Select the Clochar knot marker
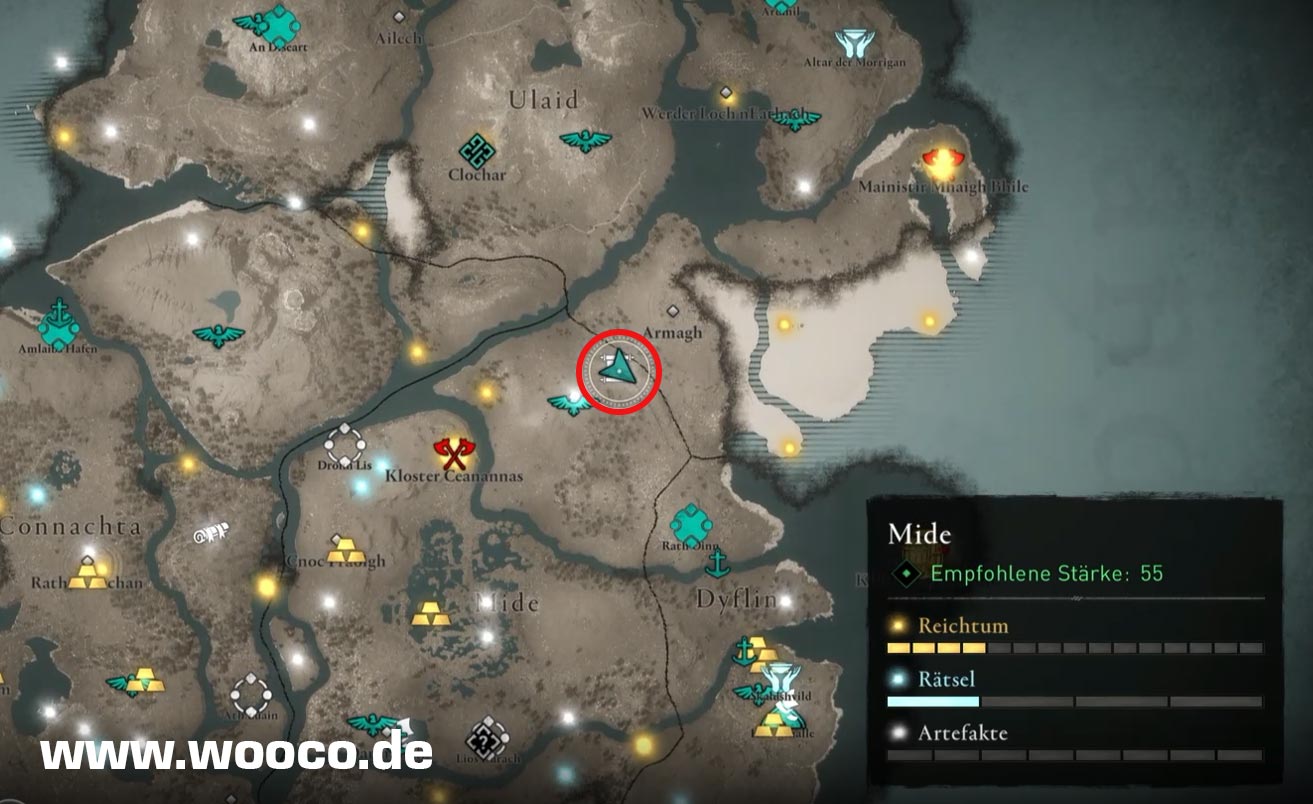This screenshot has height=804, width=1313. click(x=477, y=151)
